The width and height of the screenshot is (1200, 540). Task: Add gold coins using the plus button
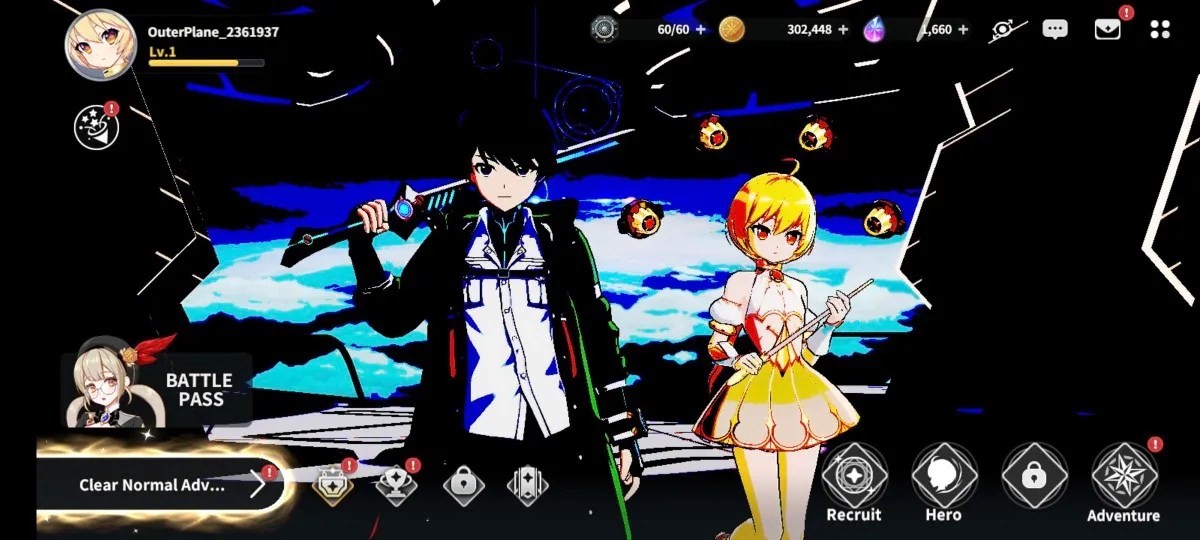[x=841, y=29]
